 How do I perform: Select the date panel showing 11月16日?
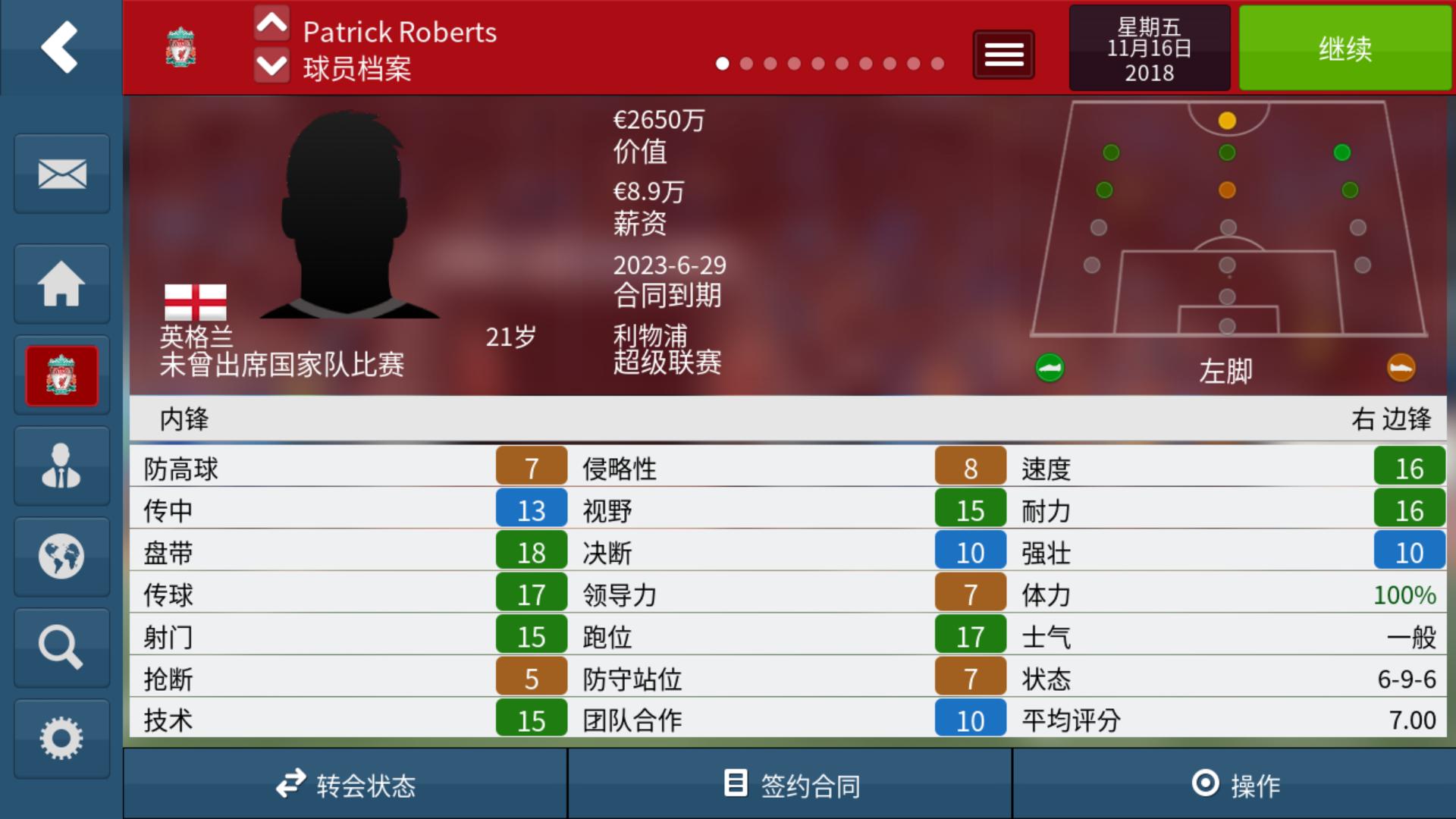(1149, 49)
